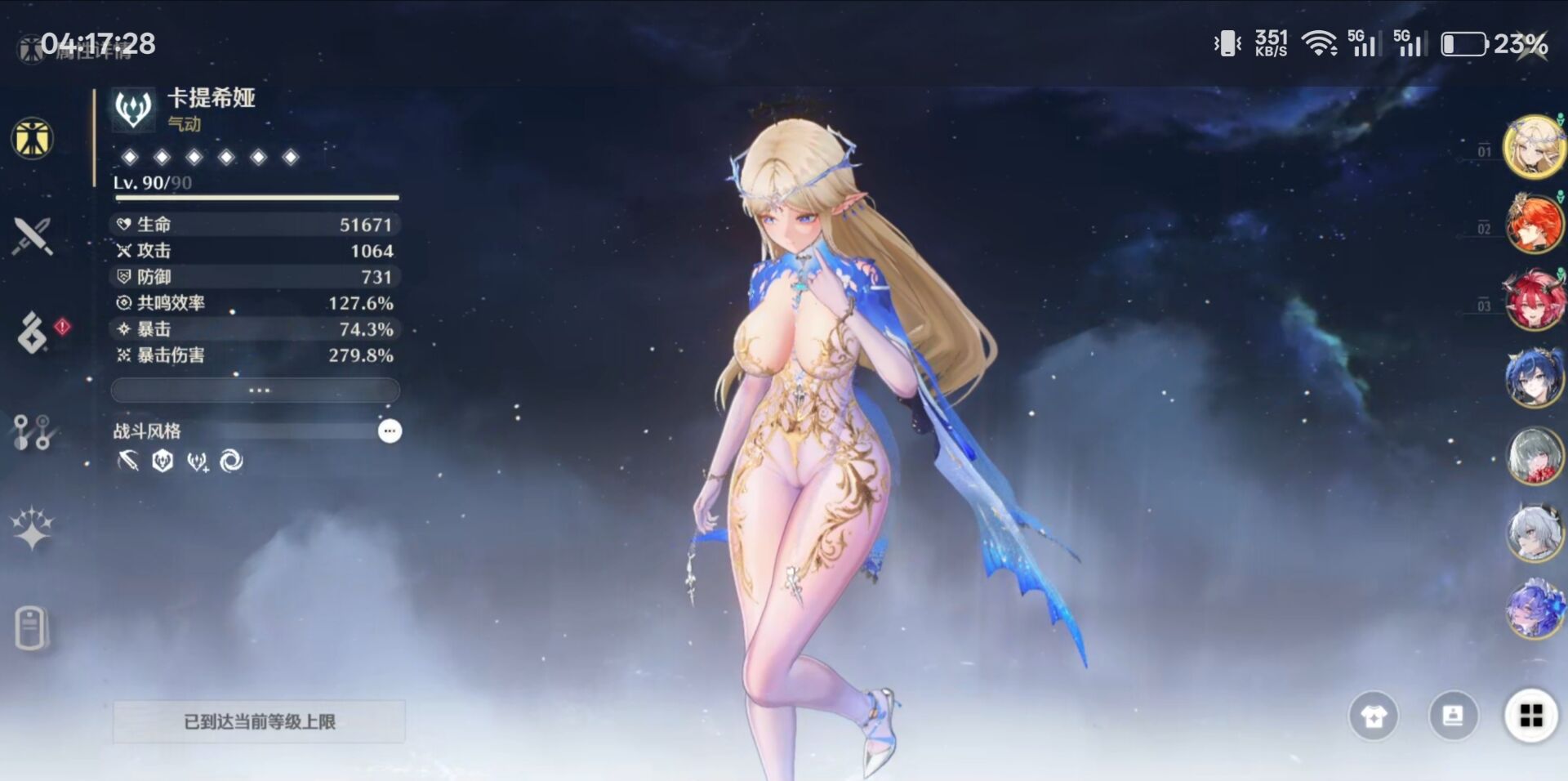The image size is (1568, 781).
Task: Select the swirl battle style icon
Action: tap(231, 462)
